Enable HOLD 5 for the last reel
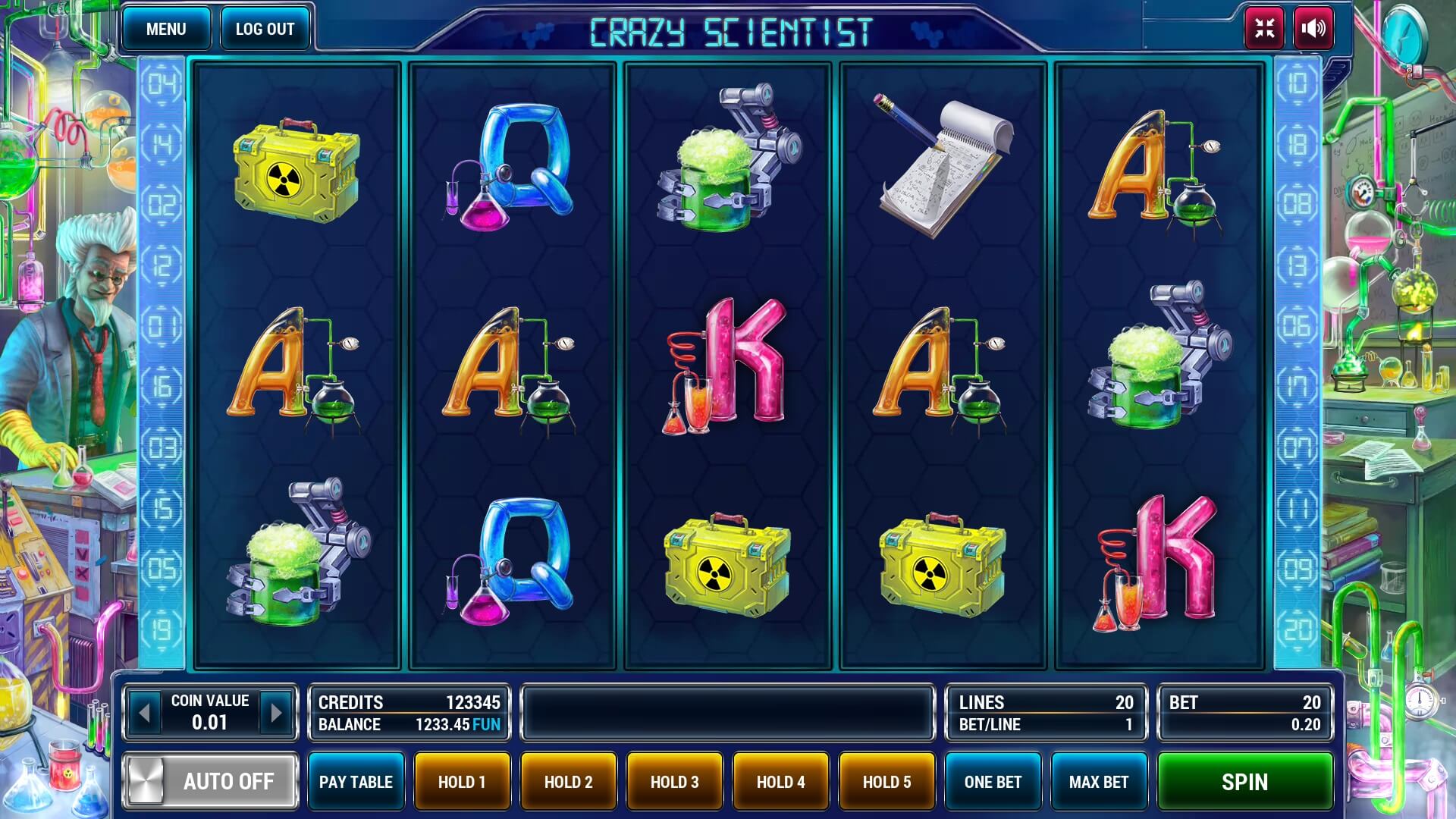 [886, 781]
